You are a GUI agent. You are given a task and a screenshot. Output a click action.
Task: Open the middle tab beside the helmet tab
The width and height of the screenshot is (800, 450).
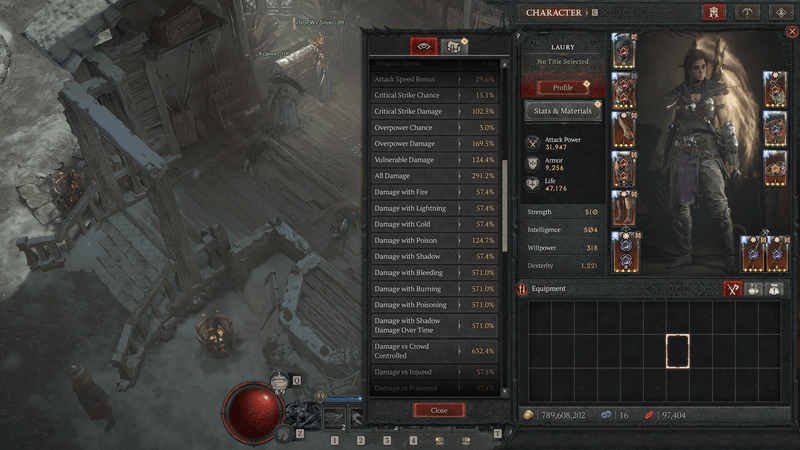(x=746, y=13)
